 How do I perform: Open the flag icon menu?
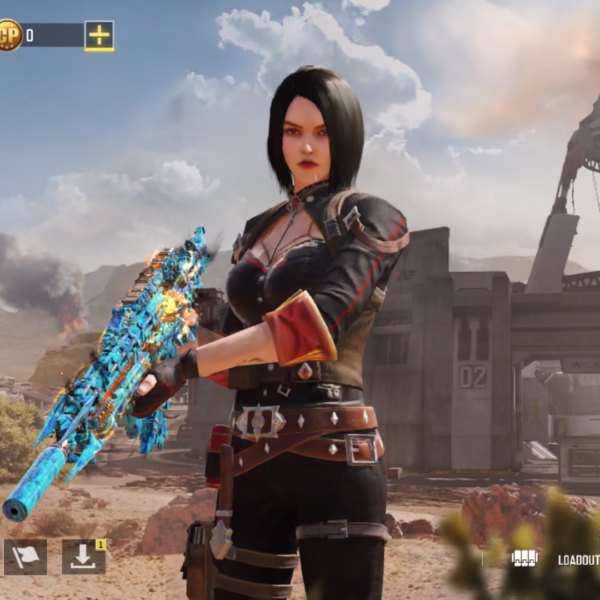point(25,557)
